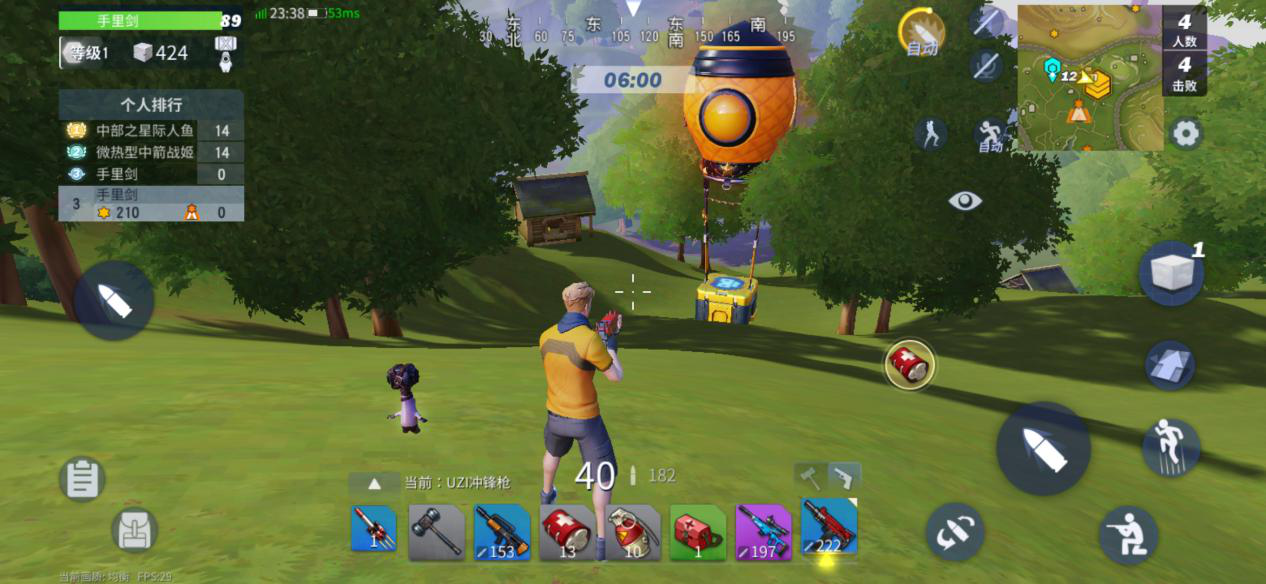1266x584 pixels.
Task: Use the bandage slot showing 13
Action: [x=567, y=530]
